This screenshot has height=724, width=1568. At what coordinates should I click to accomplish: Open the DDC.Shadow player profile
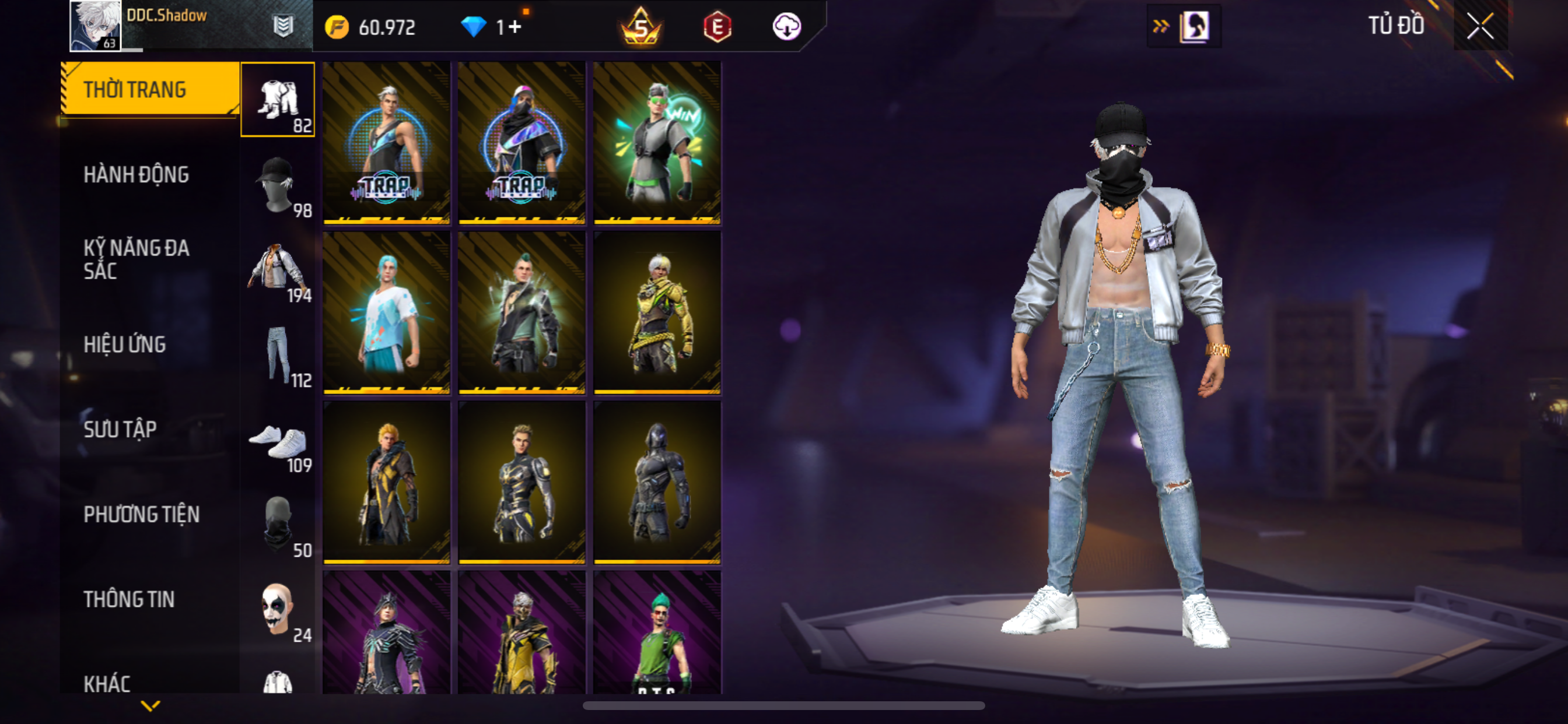(x=96, y=26)
